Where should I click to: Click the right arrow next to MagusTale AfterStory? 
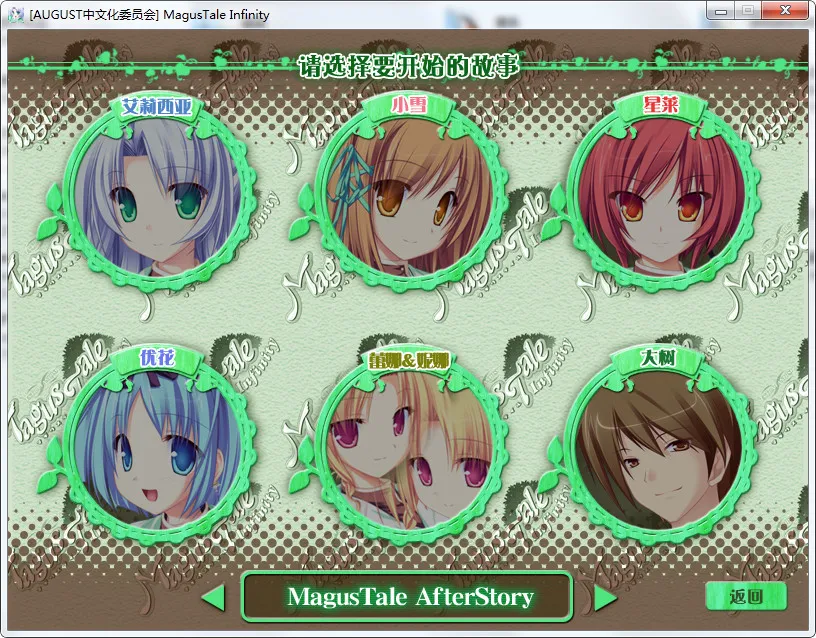[605, 598]
